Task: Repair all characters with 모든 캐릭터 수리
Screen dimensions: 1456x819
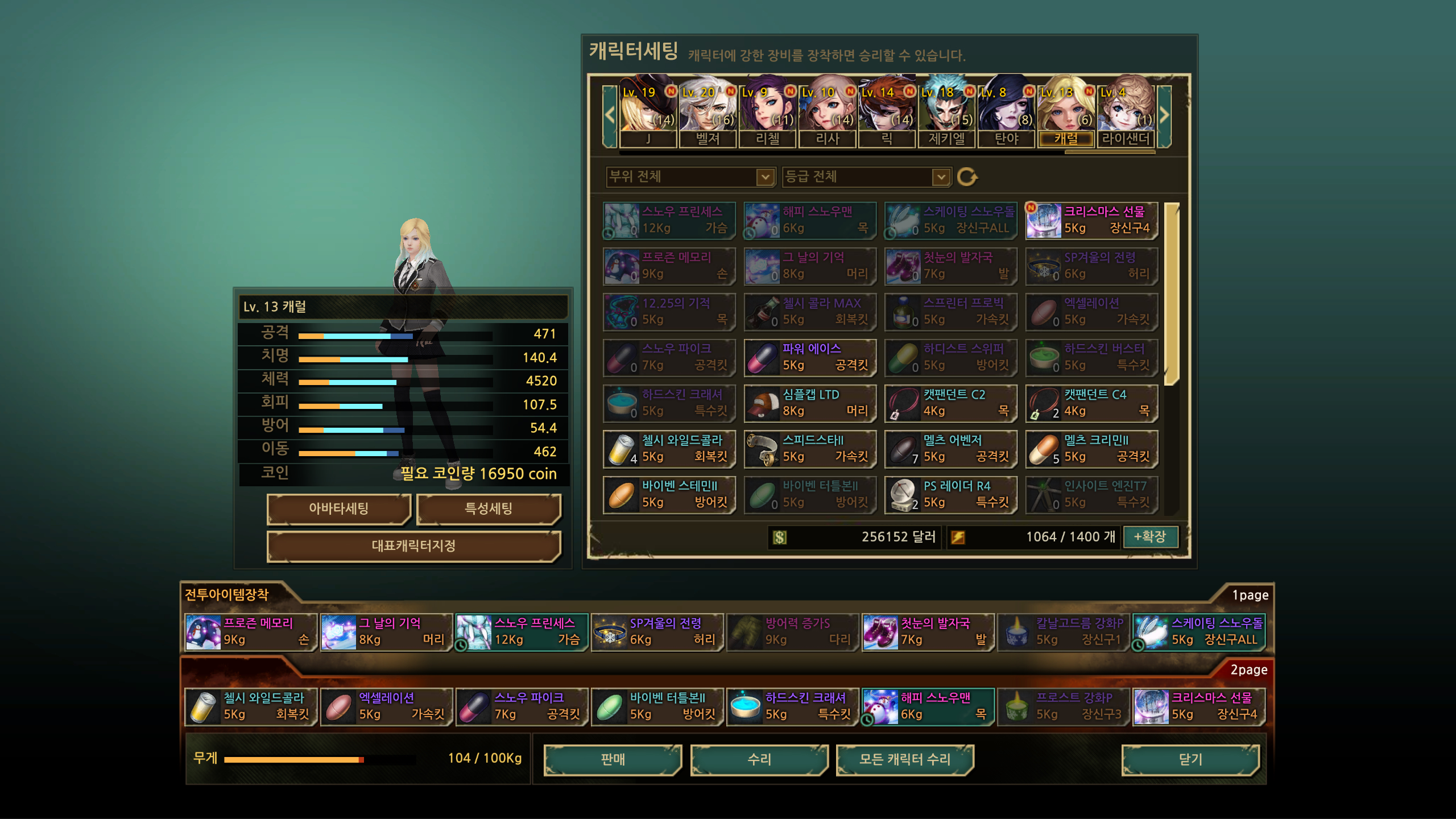Action: point(904,759)
